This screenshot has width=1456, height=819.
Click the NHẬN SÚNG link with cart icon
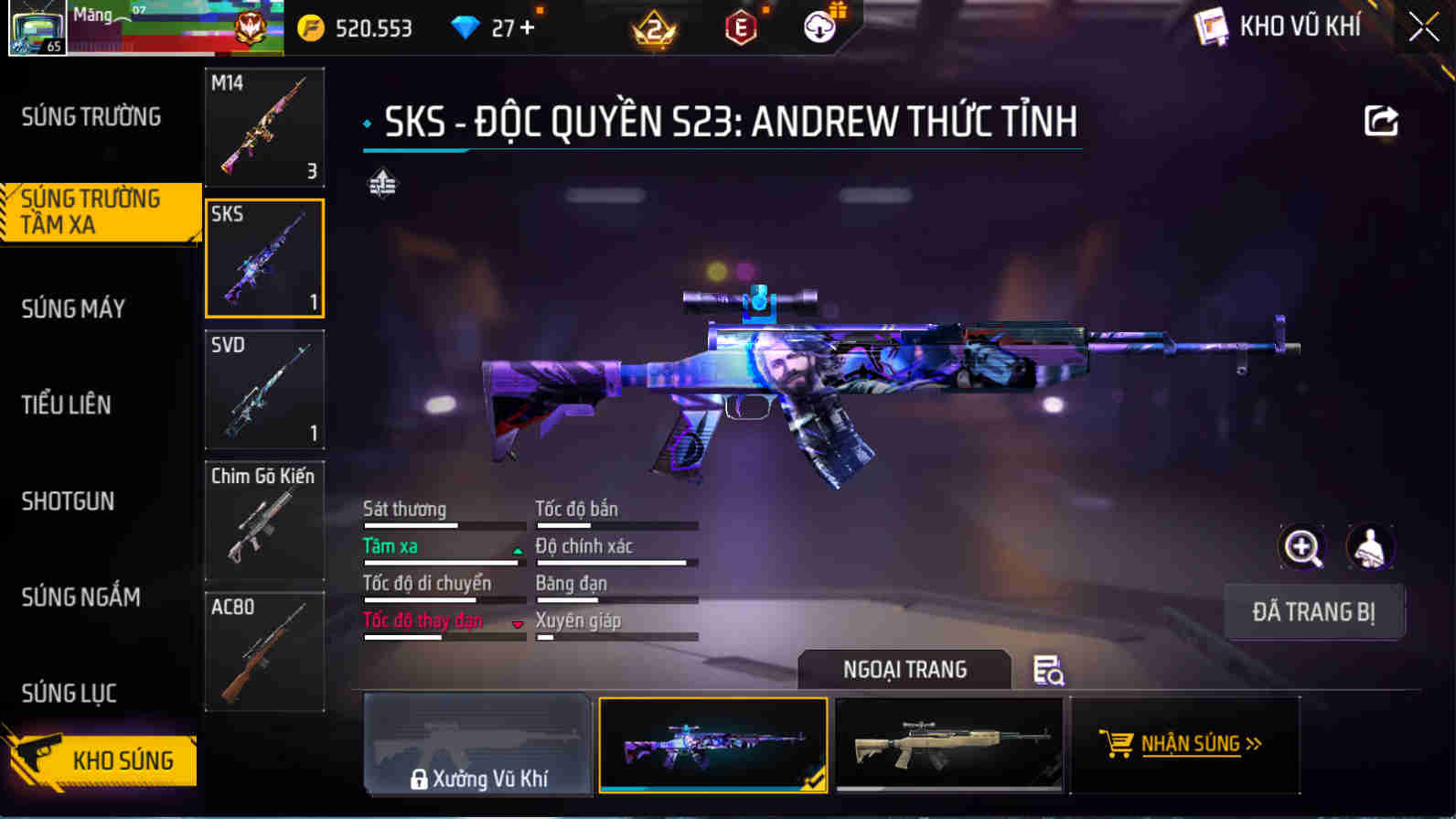tap(1183, 744)
